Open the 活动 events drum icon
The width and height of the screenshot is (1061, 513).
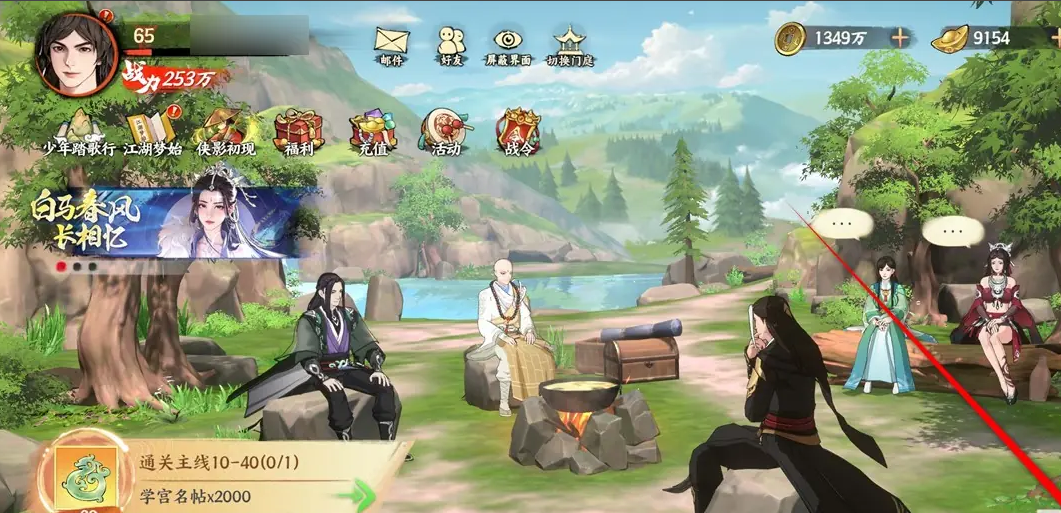pos(445,130)
